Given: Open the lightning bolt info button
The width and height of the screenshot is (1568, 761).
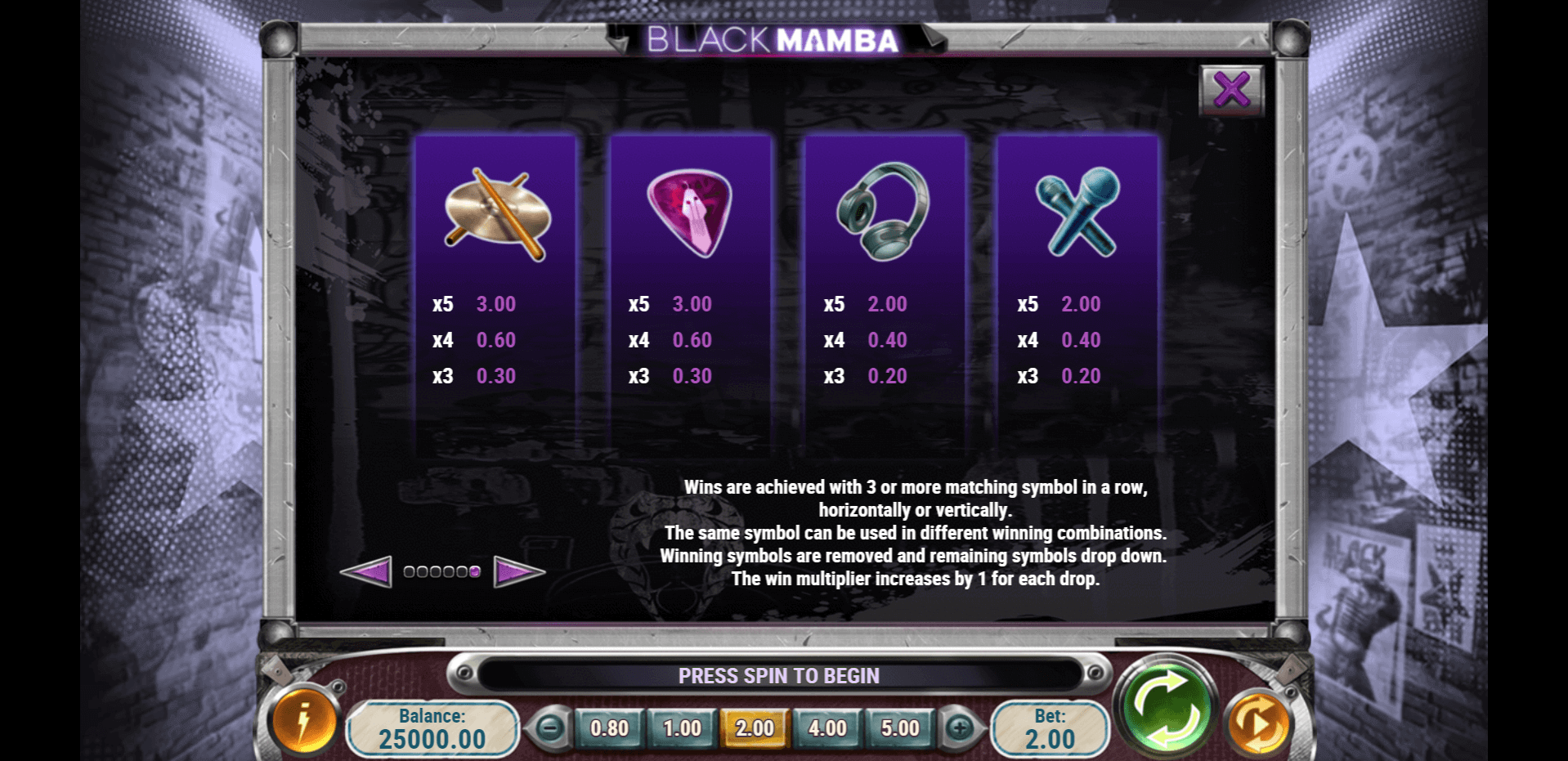Looking at the screenshot, I should point(304,723).
